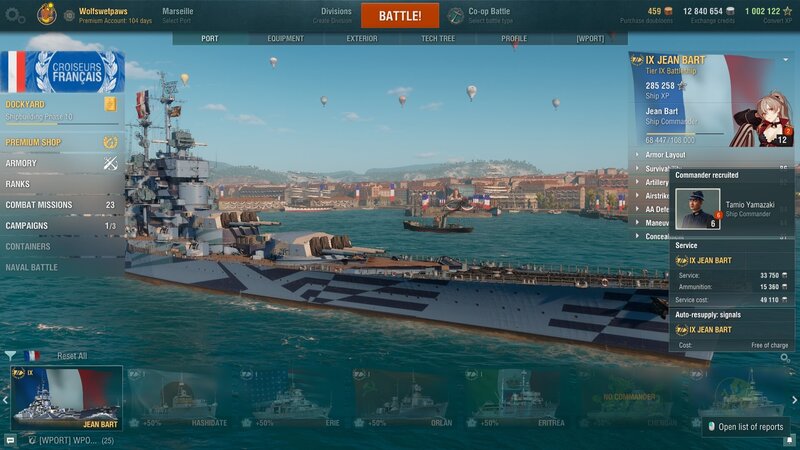Start the match with the BATTLE! button
800x450 pixels.
coord(400,15)
